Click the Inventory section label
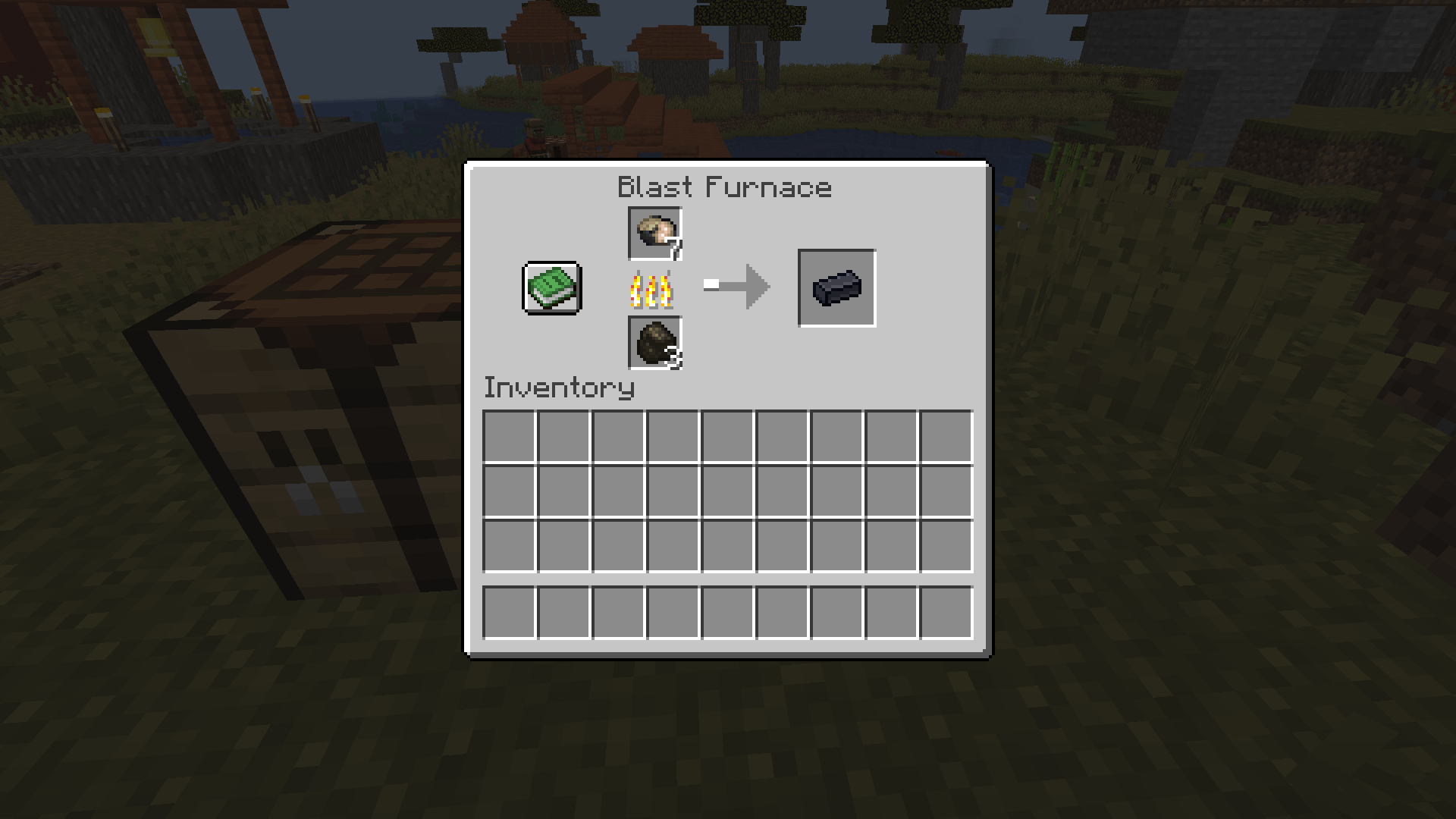This screenshot has width=1456, height=819. pyautogui.click(x=559, y=388)
